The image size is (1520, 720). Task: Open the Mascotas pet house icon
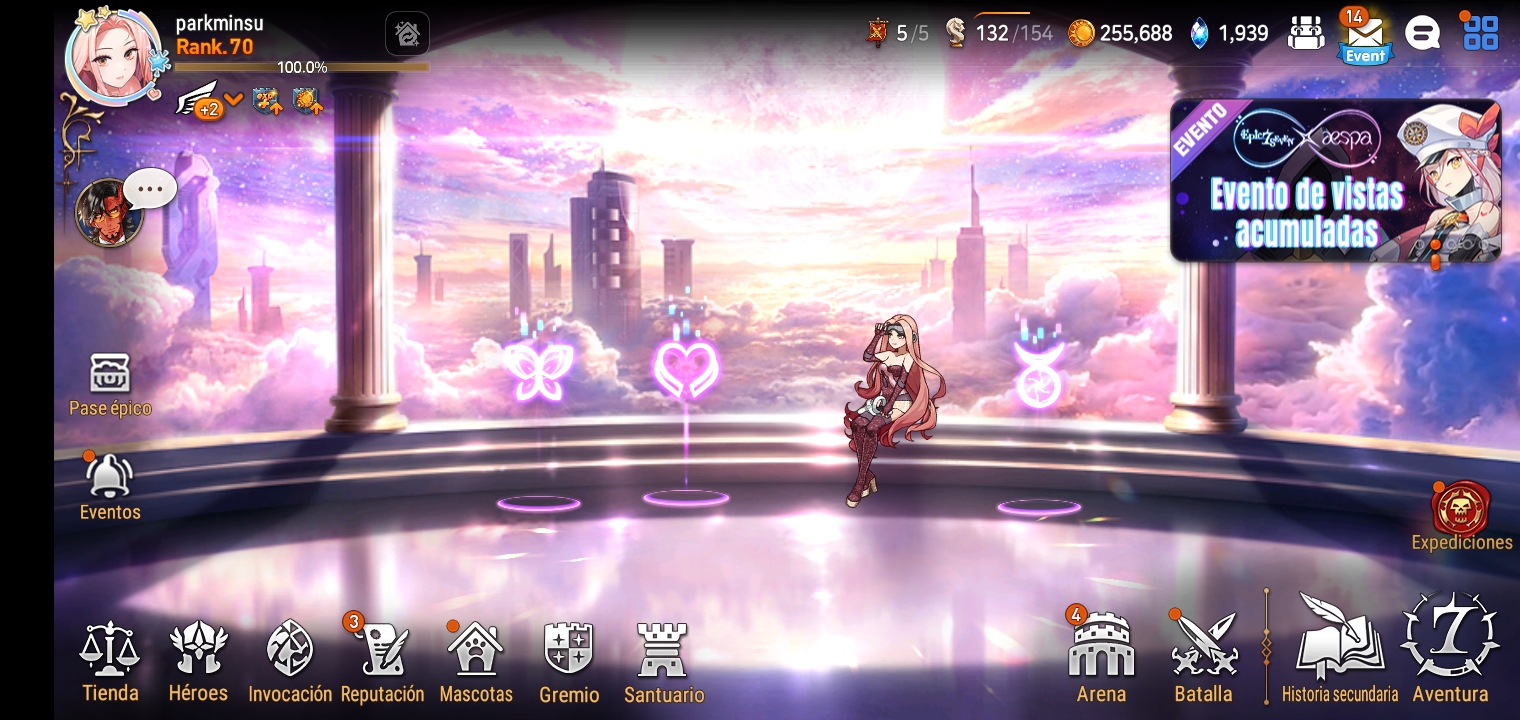coord(476,650)
